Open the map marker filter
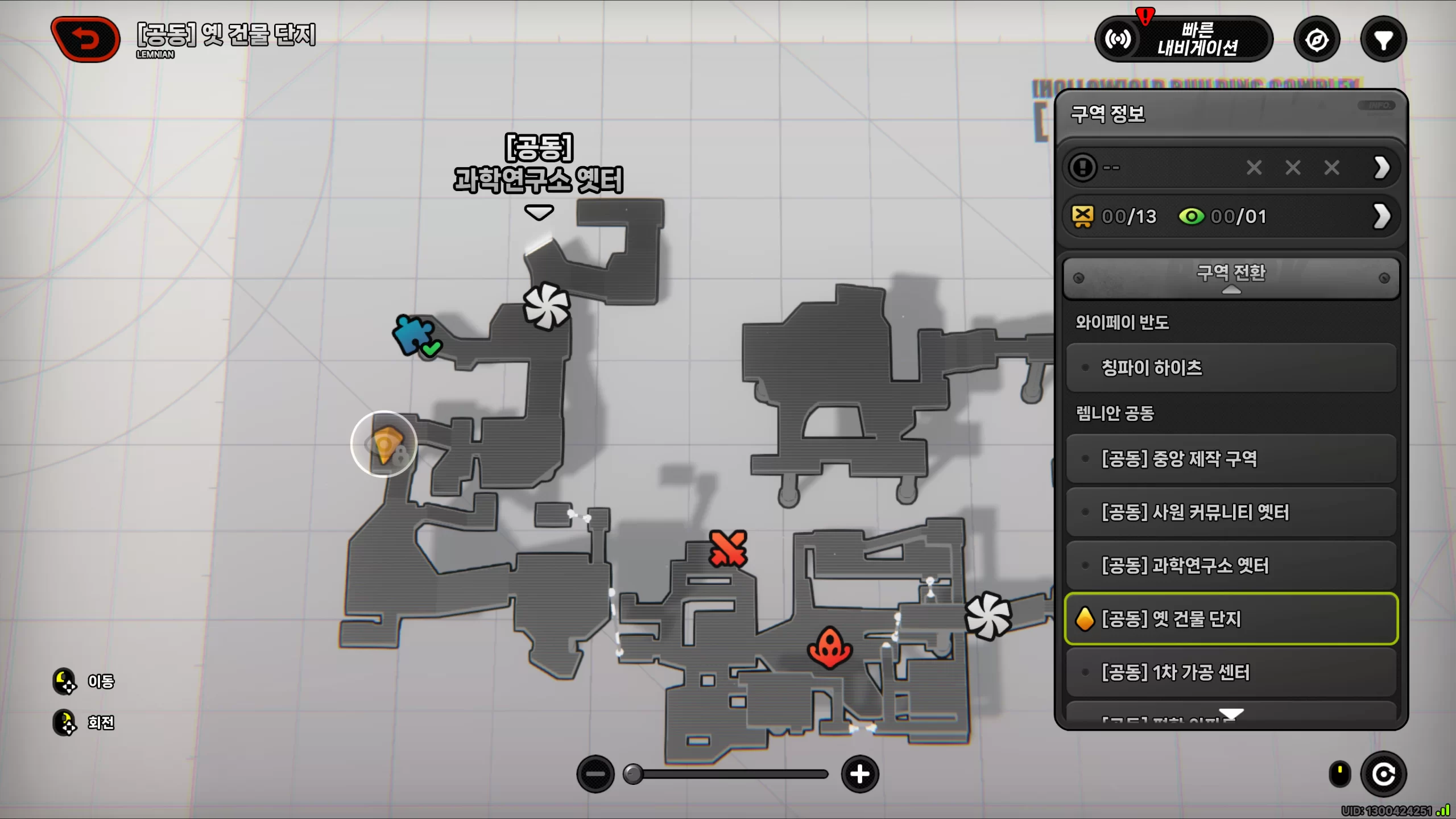The height and width of the screenshot is (819, 1456). pos(1383,40)
